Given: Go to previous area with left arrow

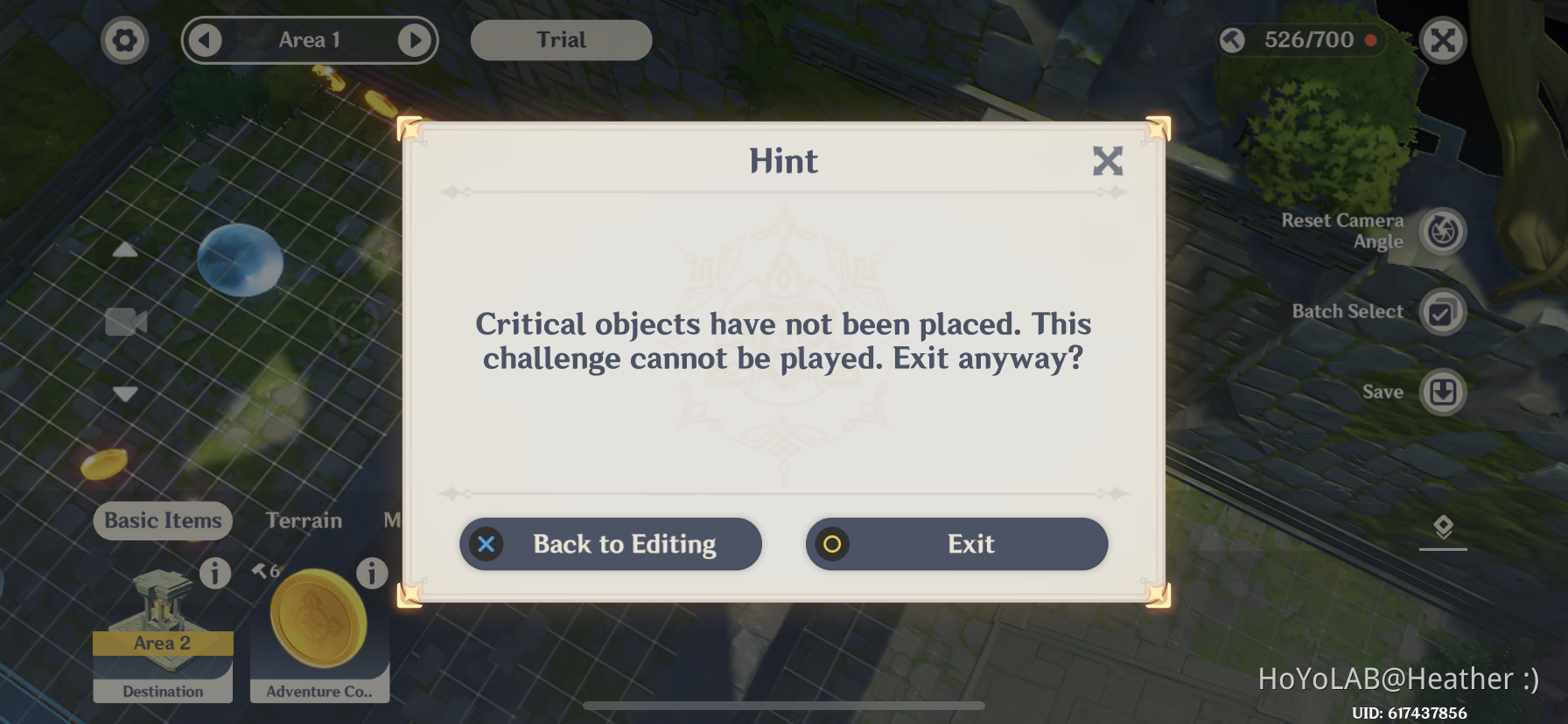Looking at the screenshot, I should [204, 39].
